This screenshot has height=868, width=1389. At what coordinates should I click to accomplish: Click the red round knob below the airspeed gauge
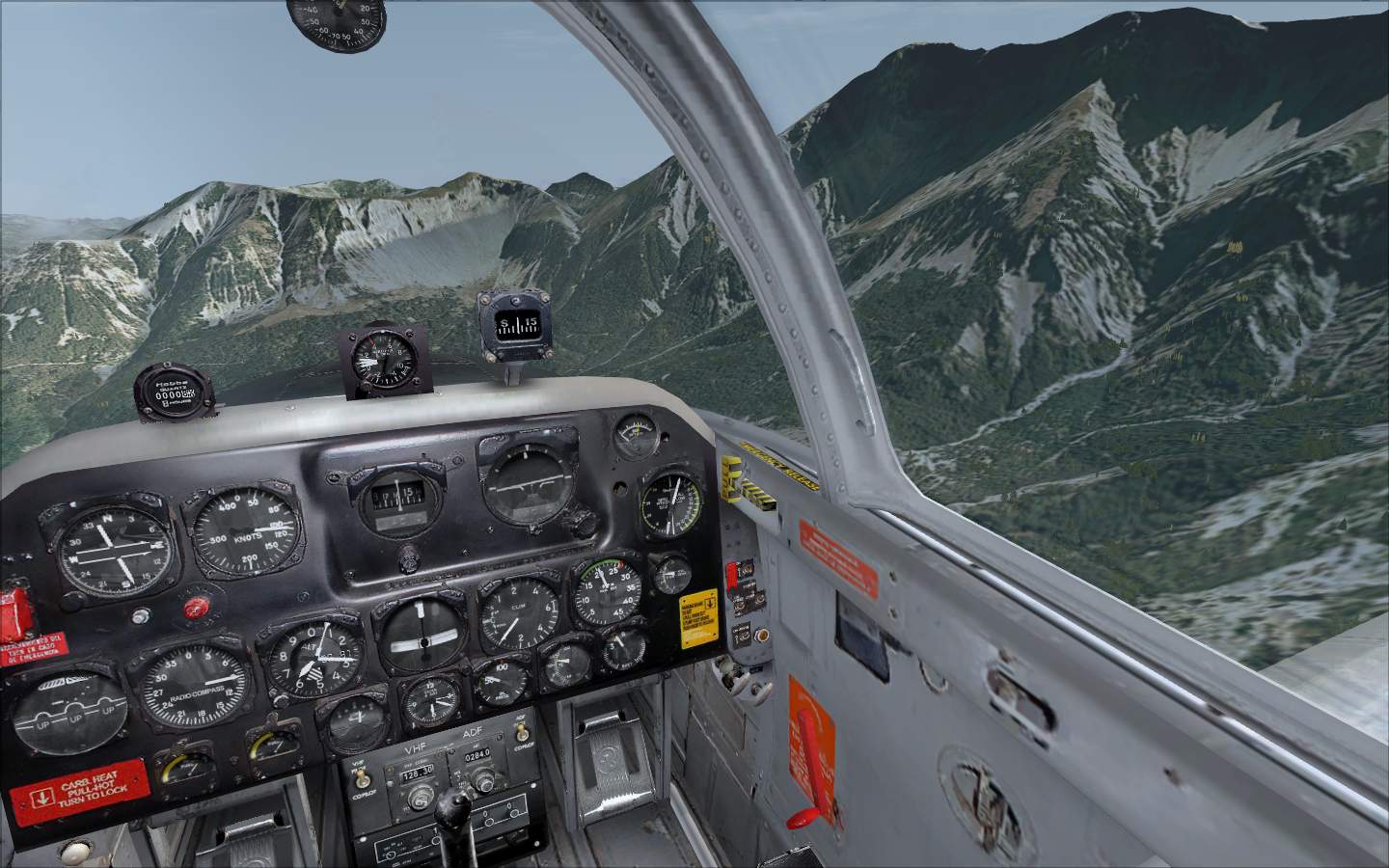(198, 608)
